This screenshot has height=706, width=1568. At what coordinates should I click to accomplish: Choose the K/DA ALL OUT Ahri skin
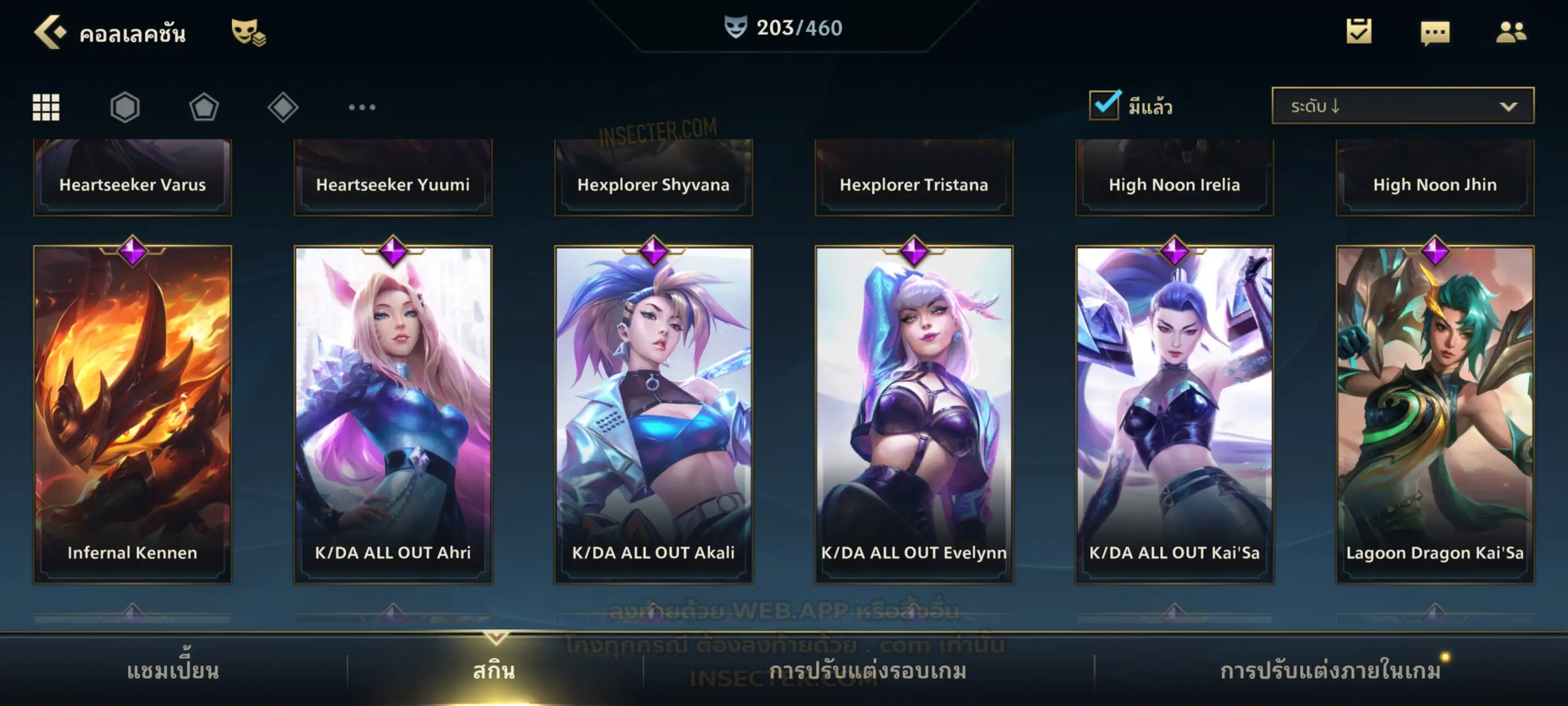coord(393,414)
